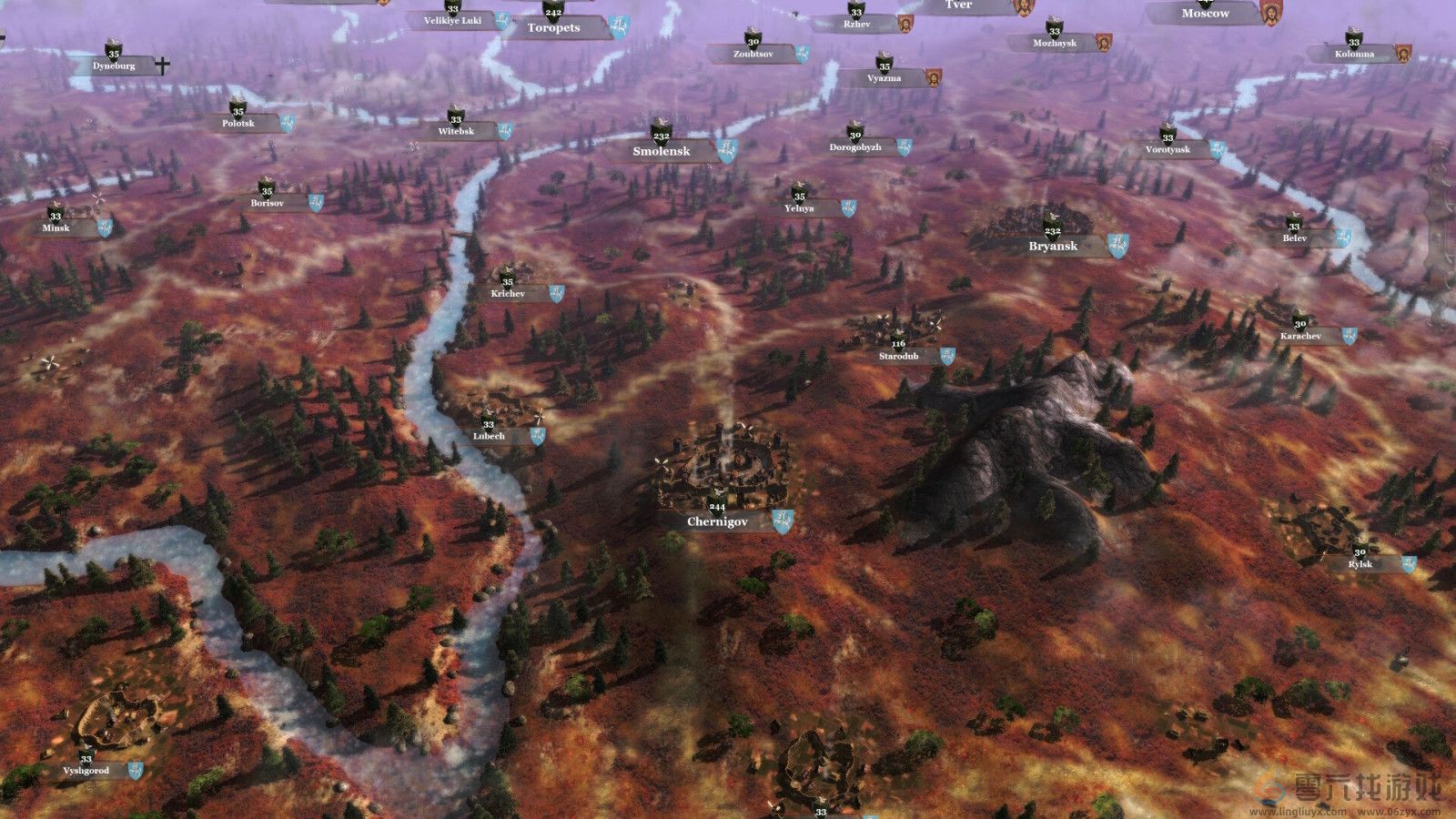Click the Kolomna town banner

(1354, 55)
